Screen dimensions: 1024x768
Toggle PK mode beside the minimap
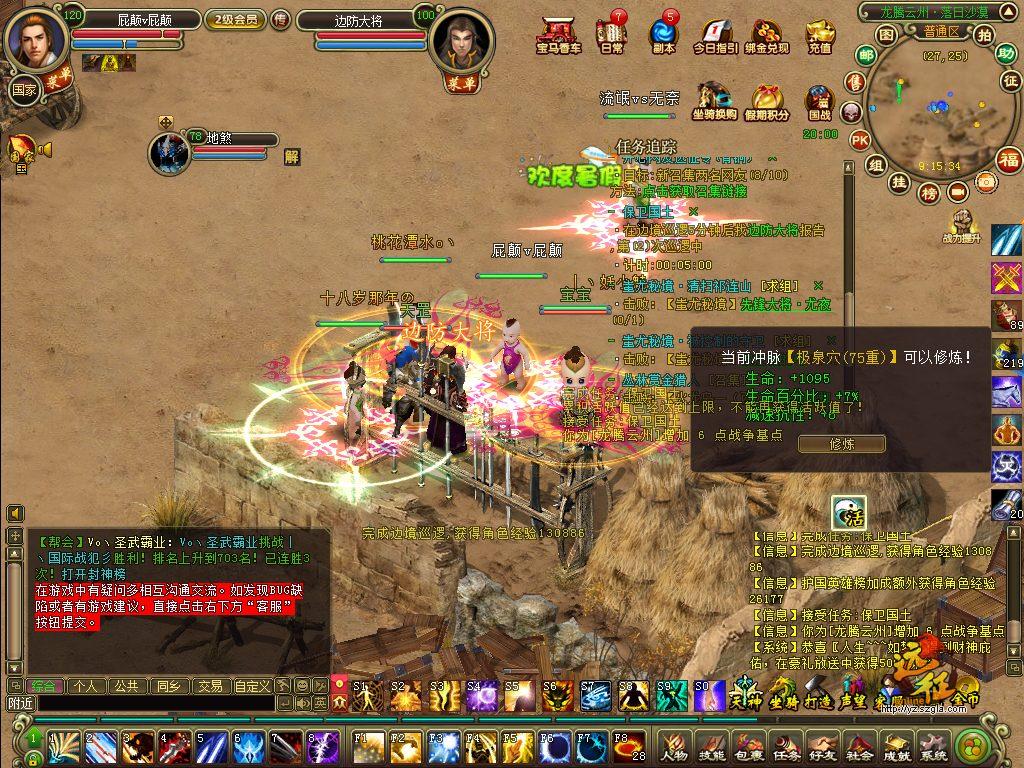(859, 141)
